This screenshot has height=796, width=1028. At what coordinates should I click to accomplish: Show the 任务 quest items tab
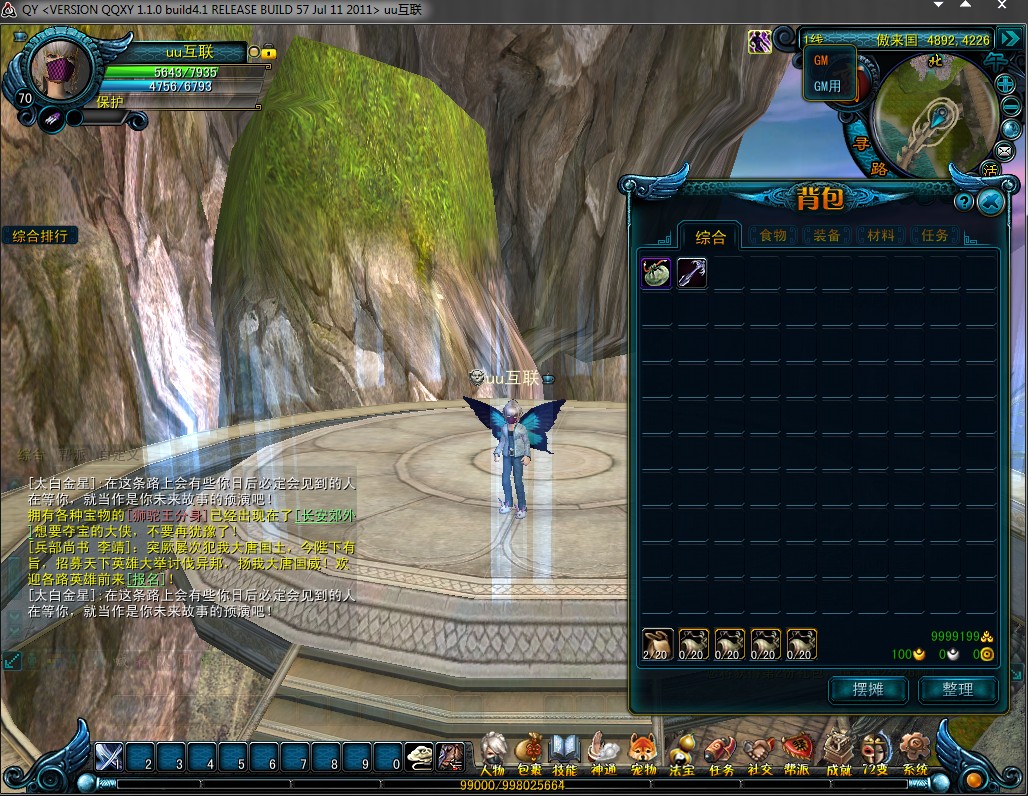[x=935, y=236]
